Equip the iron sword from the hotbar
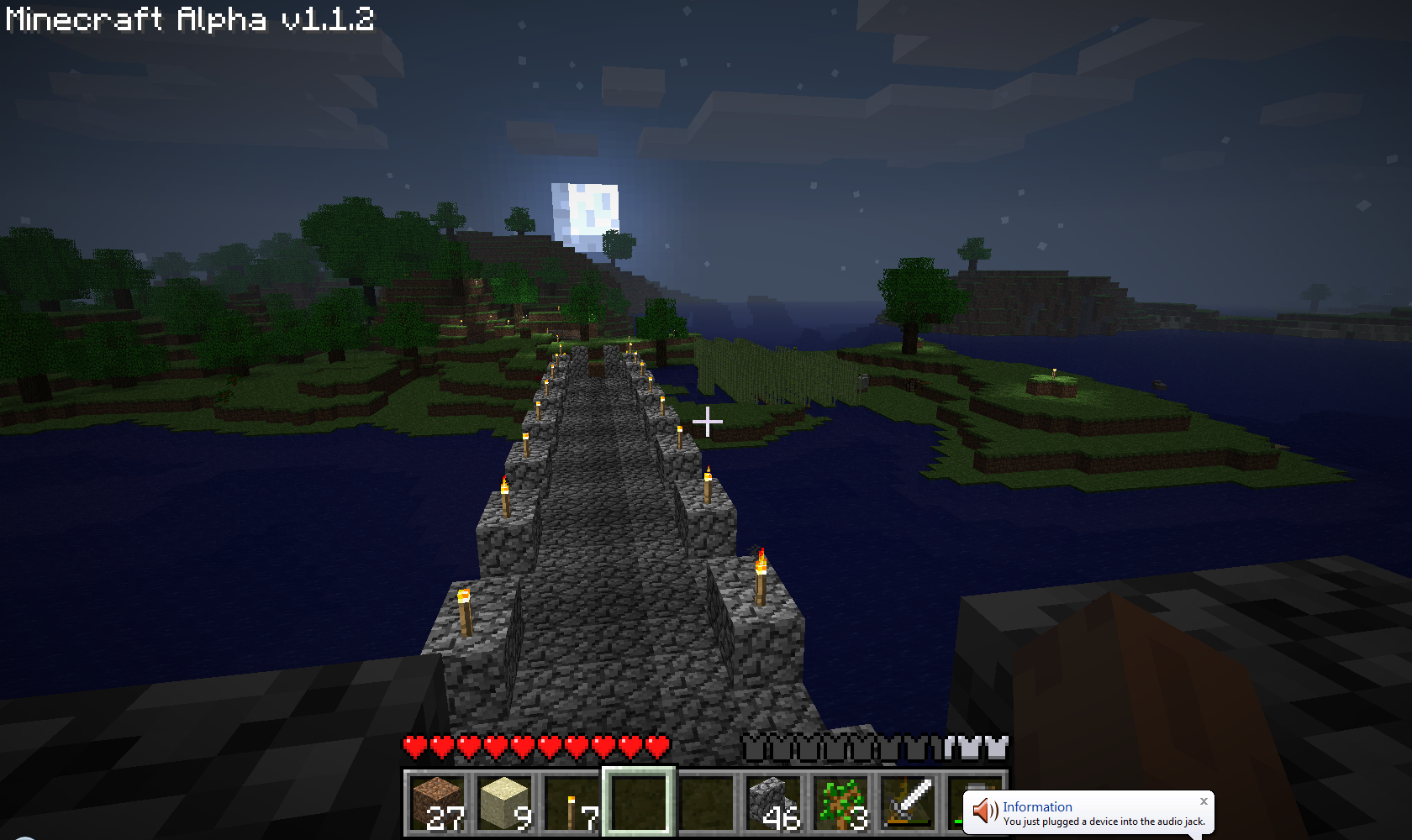 pyautogui.click(x=909, y=803)
